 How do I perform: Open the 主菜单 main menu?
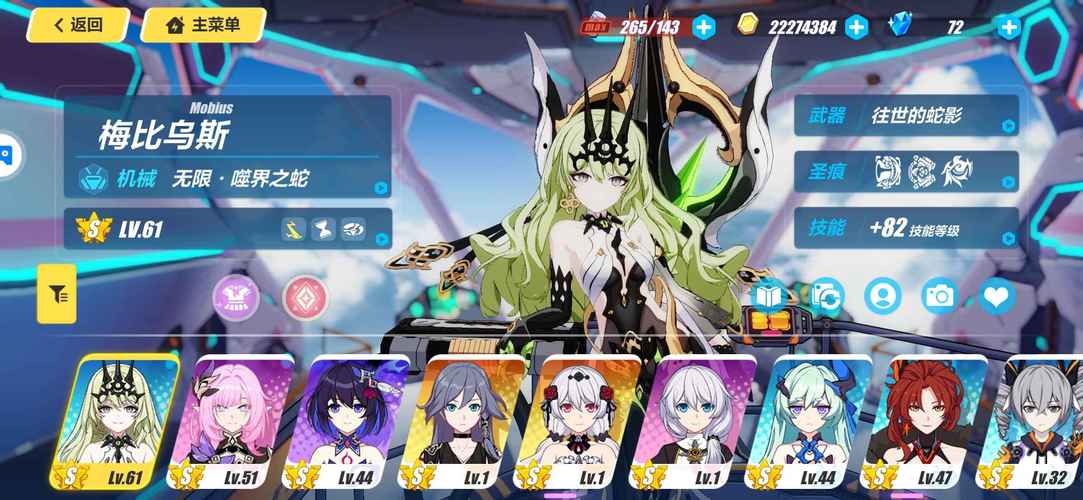[x=203, y=25]
